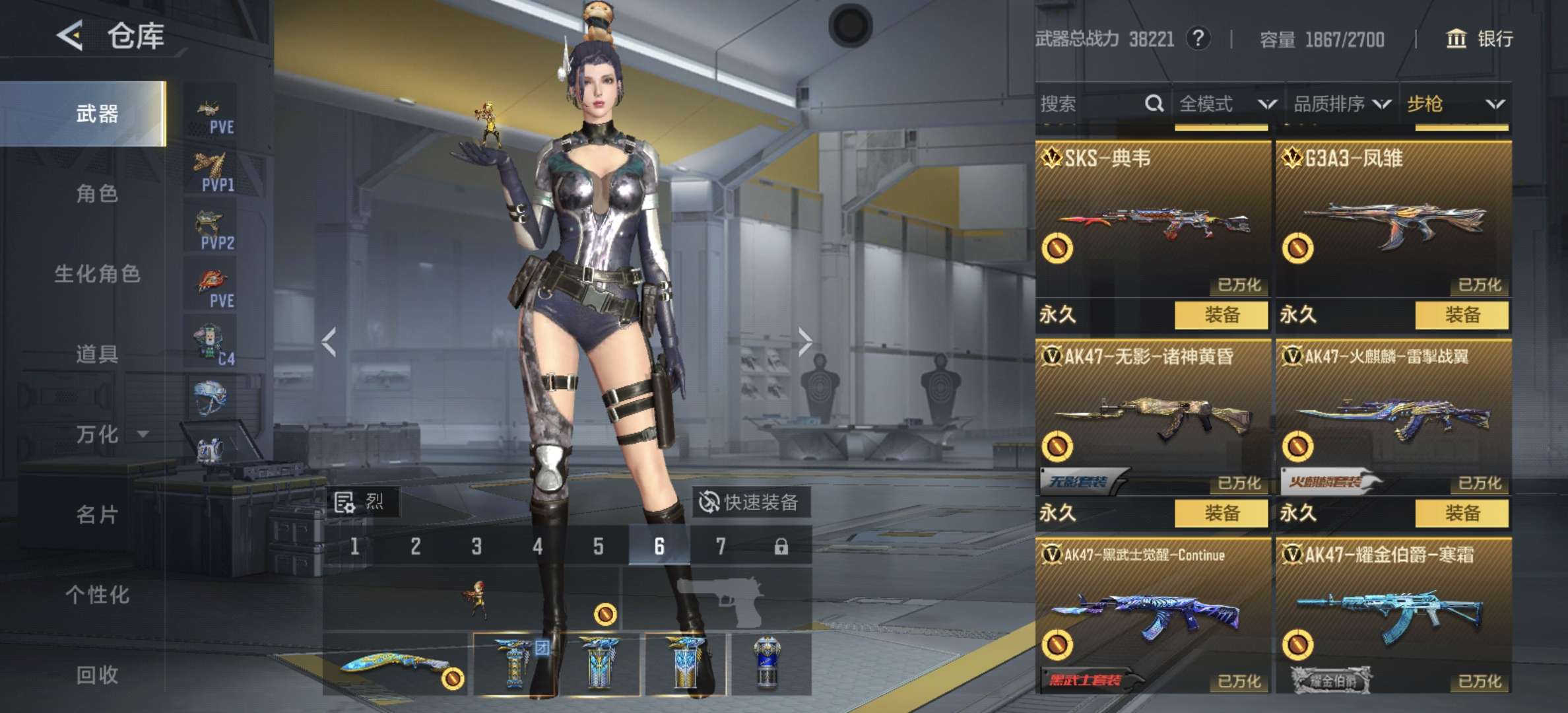Screen dimensions: 1568x713
Task: Select the 道具 items tab
Action: [x=97, y=354]
